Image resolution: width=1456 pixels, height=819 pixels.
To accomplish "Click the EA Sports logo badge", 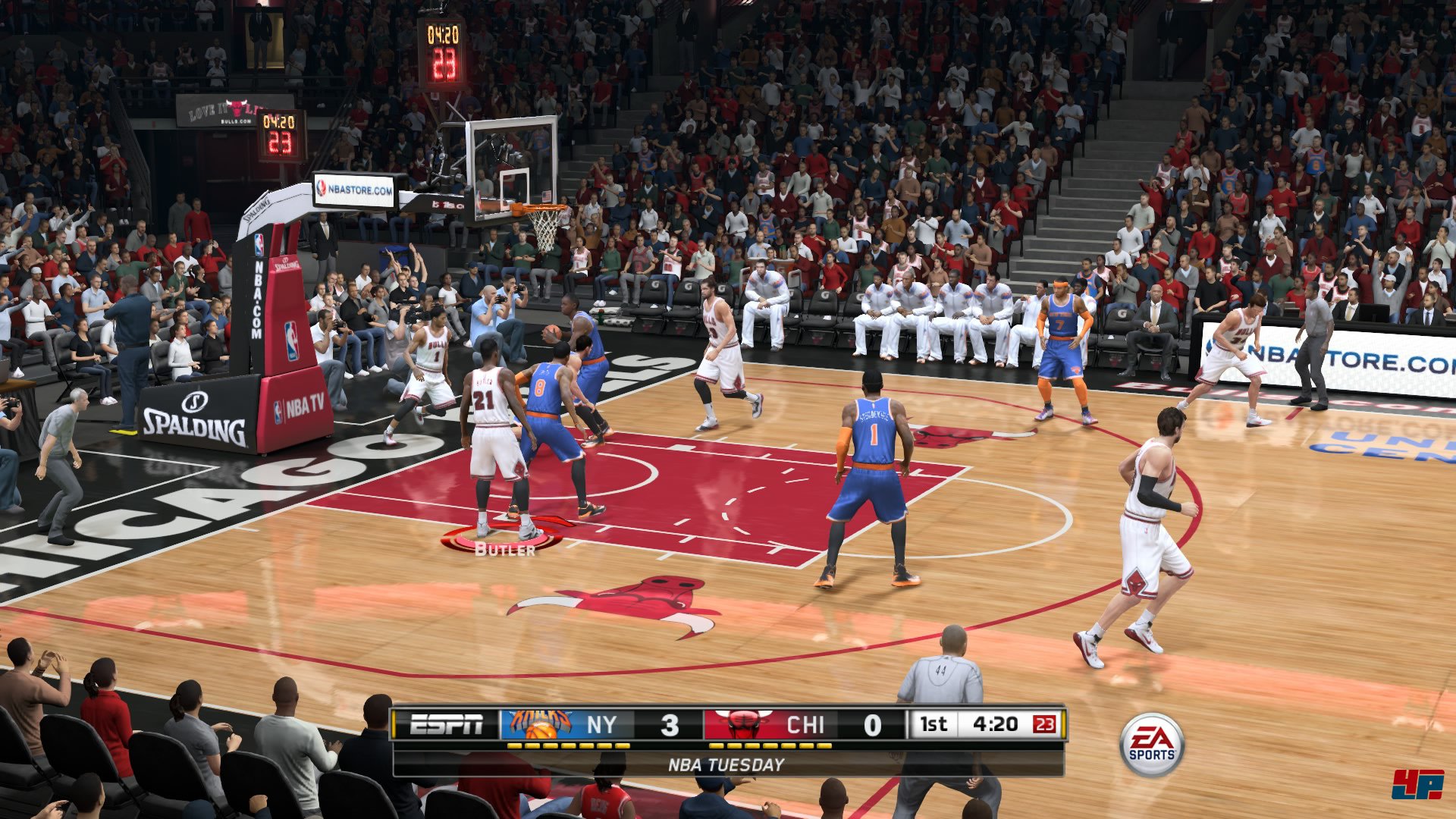I will click(x=1151, y=745).
